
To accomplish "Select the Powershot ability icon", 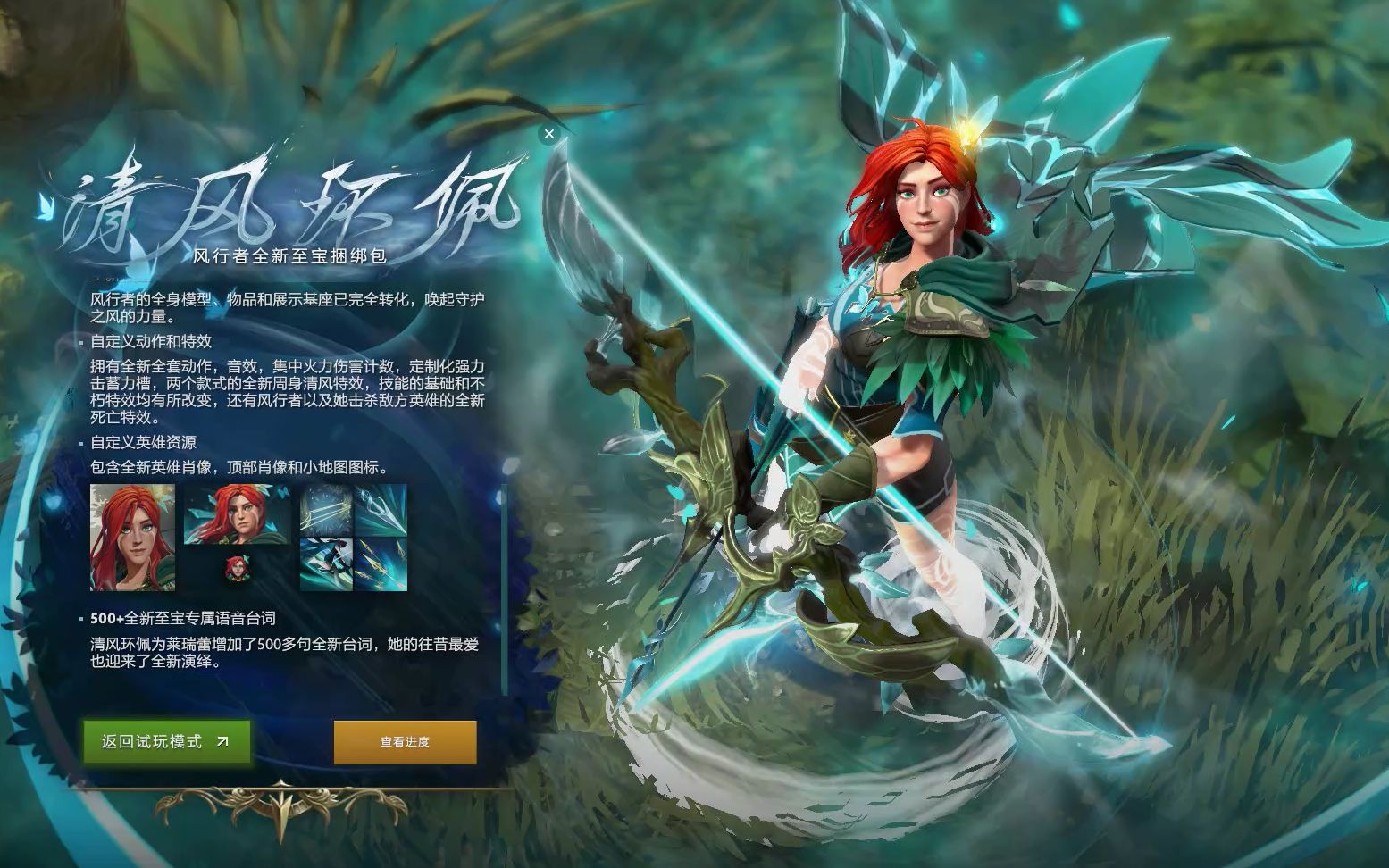I will point(380,511).
